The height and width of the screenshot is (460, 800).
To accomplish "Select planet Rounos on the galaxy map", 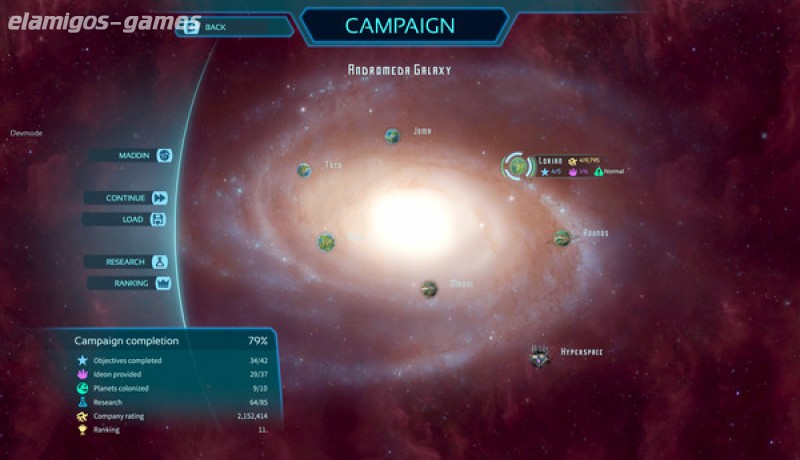I will point(562,237).
